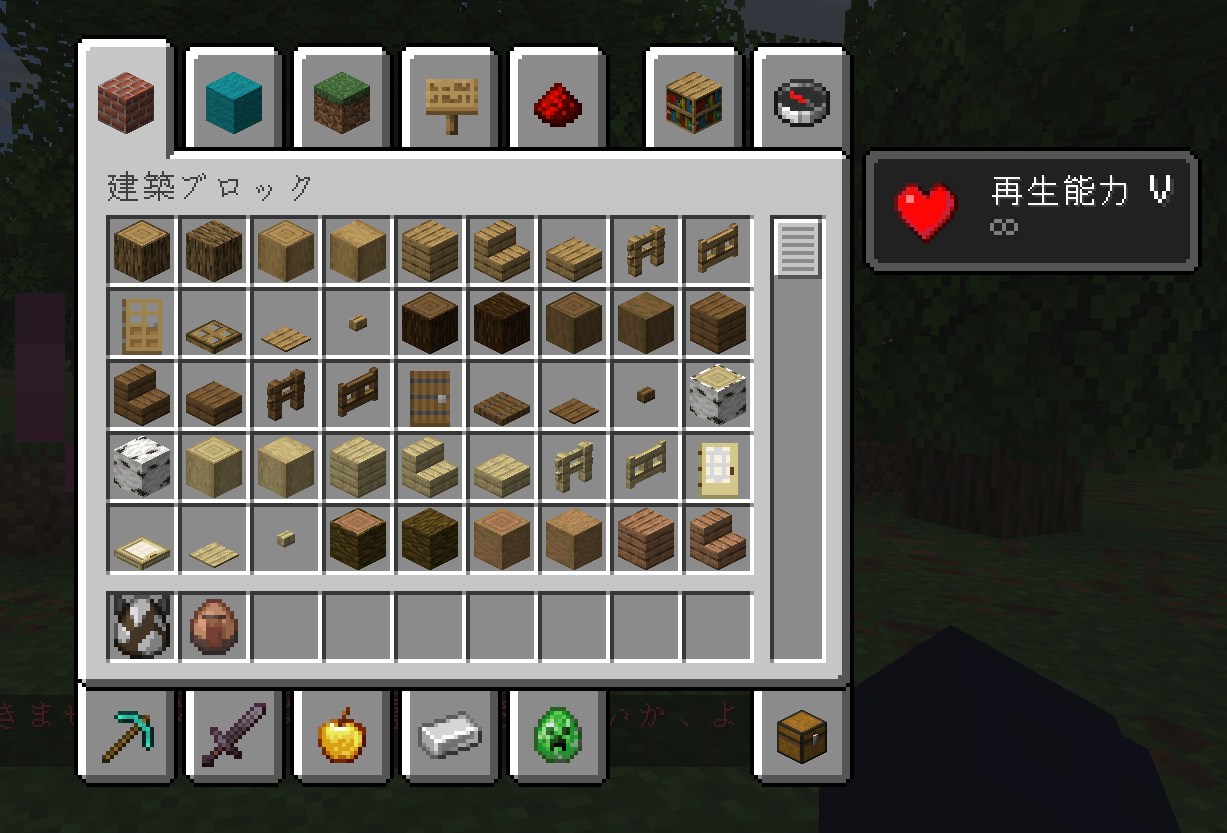Image resolution: width=1227 pixels, height=833 pixels.
Task: Switch to the diamond pickaxe tools tab
Action: click(127, 735)
